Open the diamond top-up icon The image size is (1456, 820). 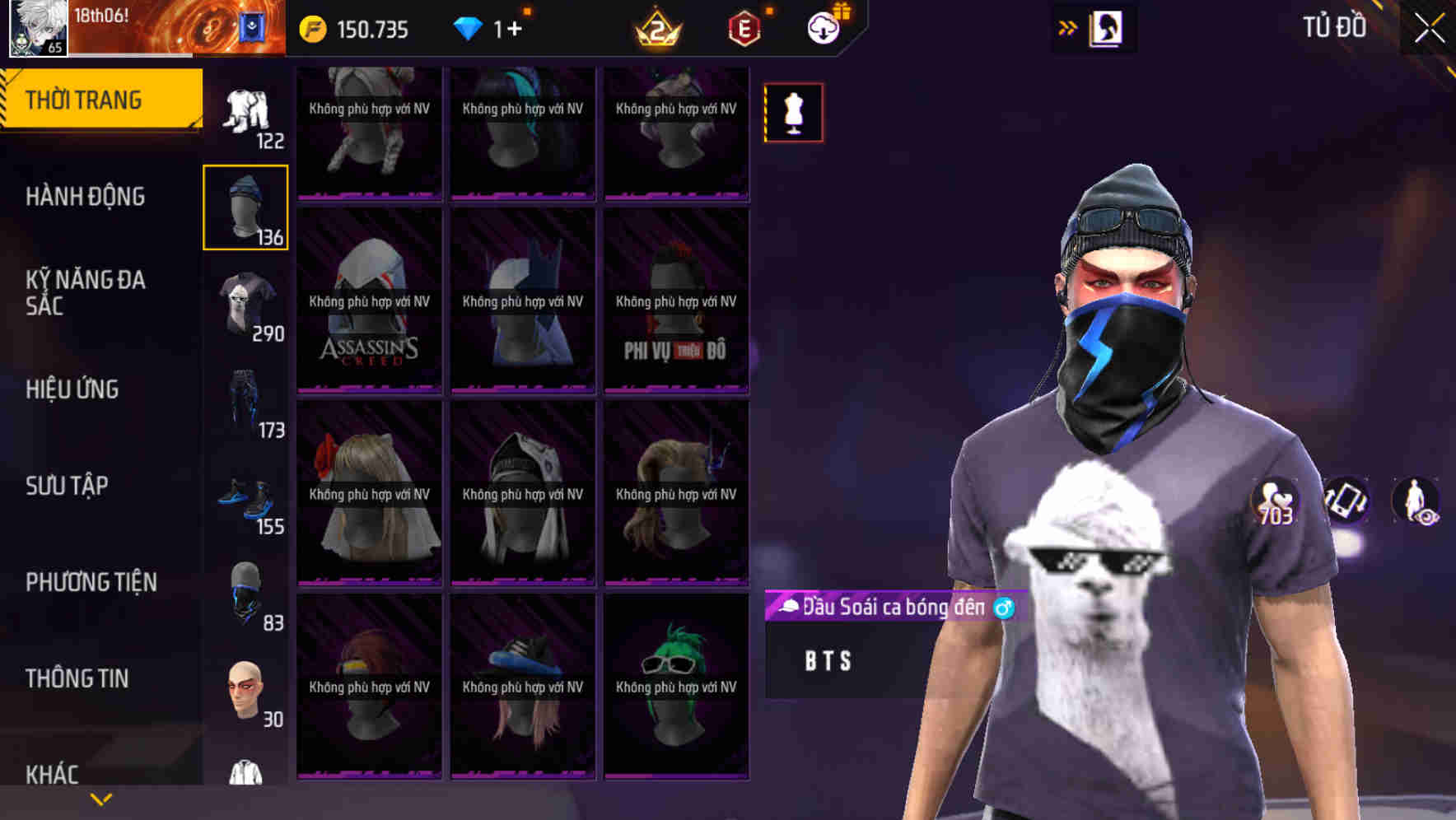(469, 29)
